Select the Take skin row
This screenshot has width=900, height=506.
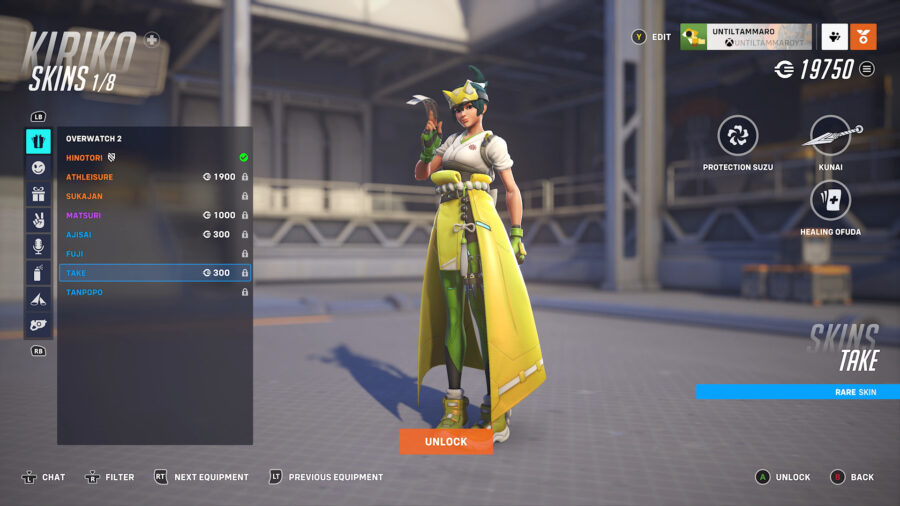click(x=150, y=273)
